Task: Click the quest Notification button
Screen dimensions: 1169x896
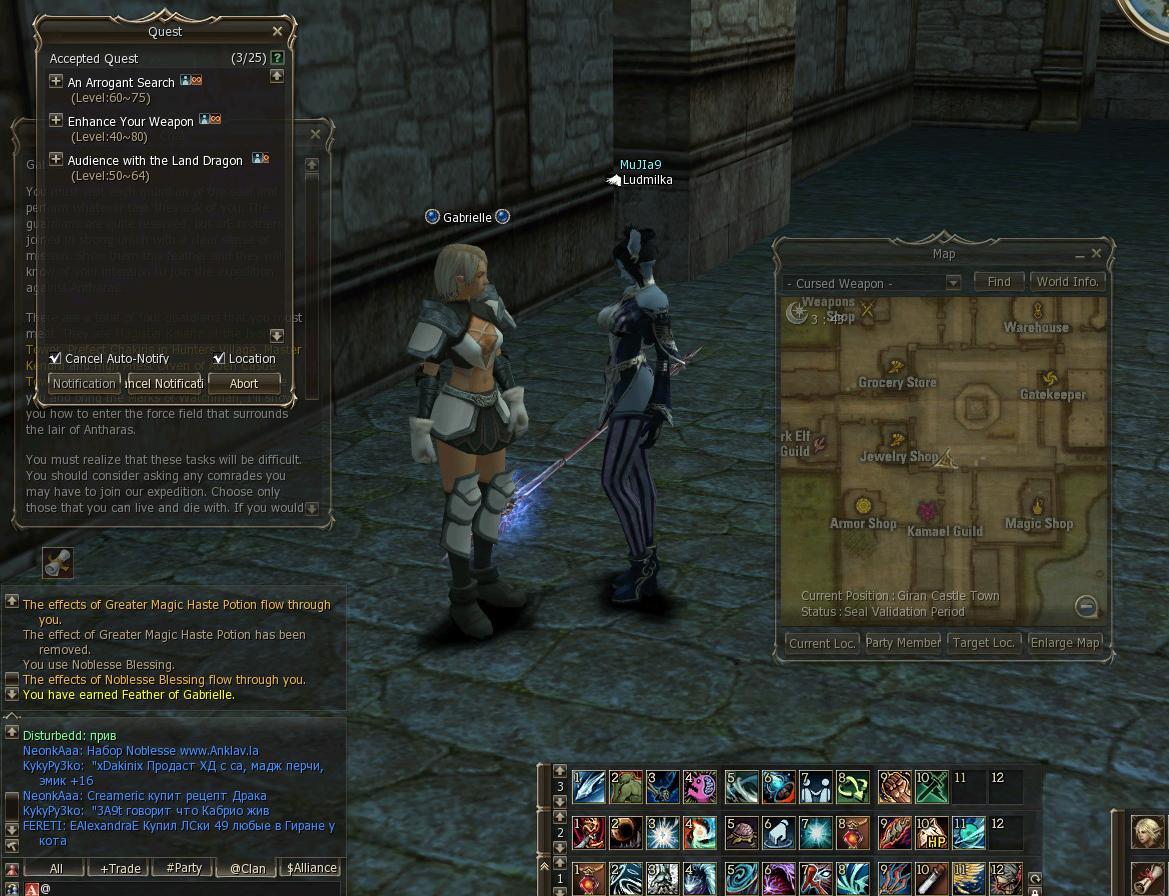Action: point(84,383)
